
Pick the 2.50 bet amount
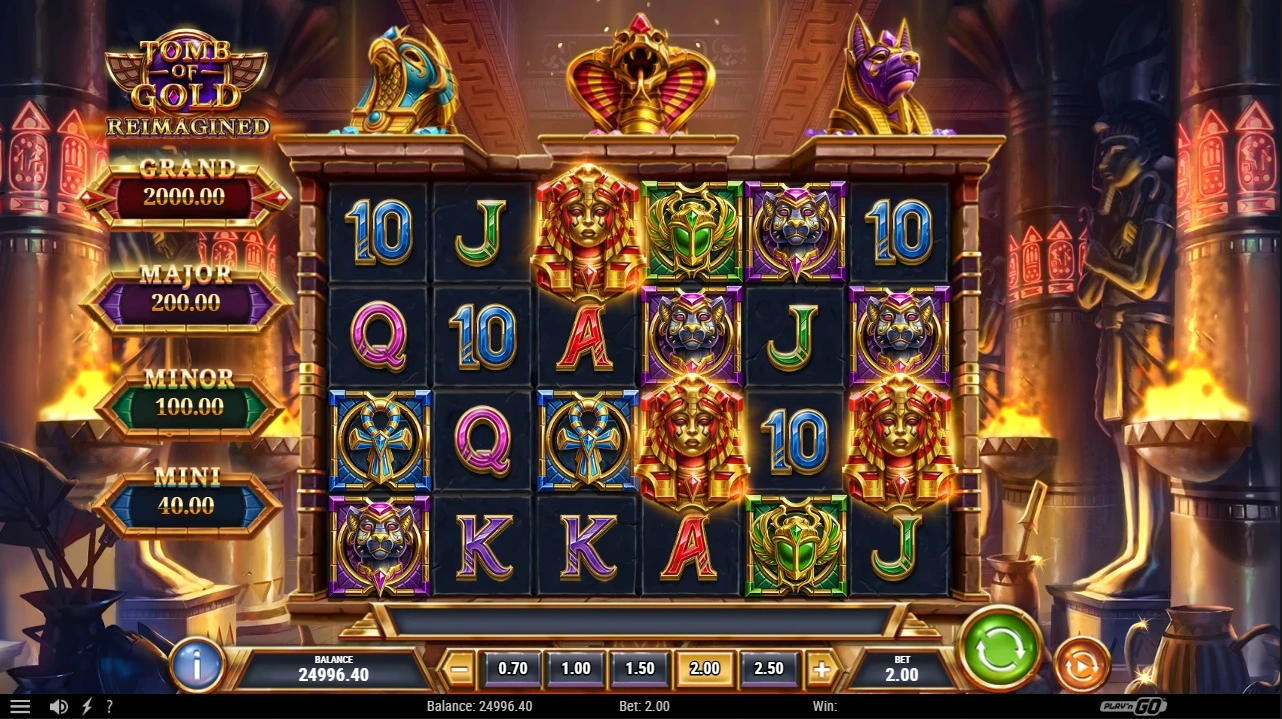[x=768, y=668]
